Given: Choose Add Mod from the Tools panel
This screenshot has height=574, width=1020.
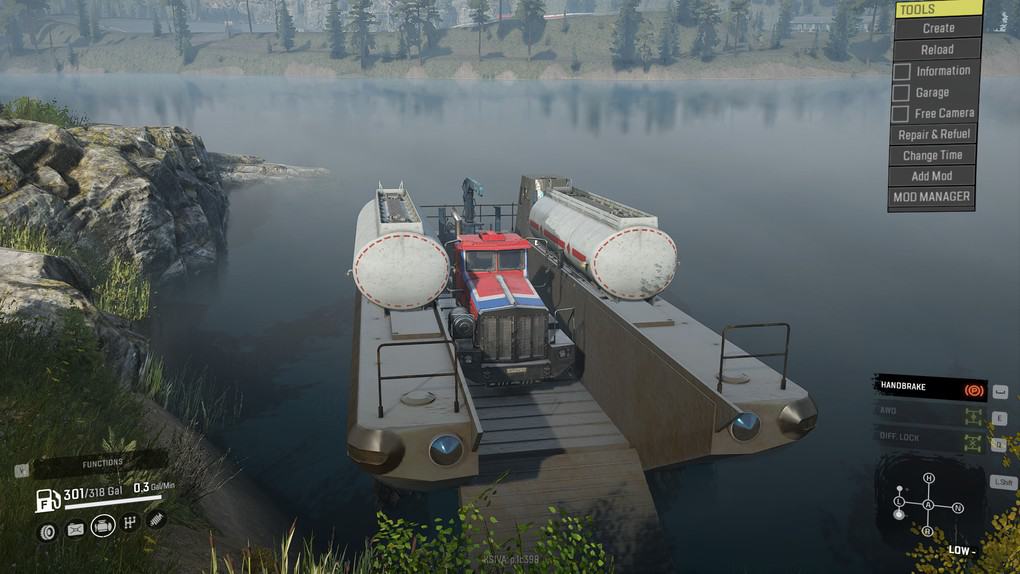Looking at the screenshot, I should pyautogui.click(x=932, y=176).
